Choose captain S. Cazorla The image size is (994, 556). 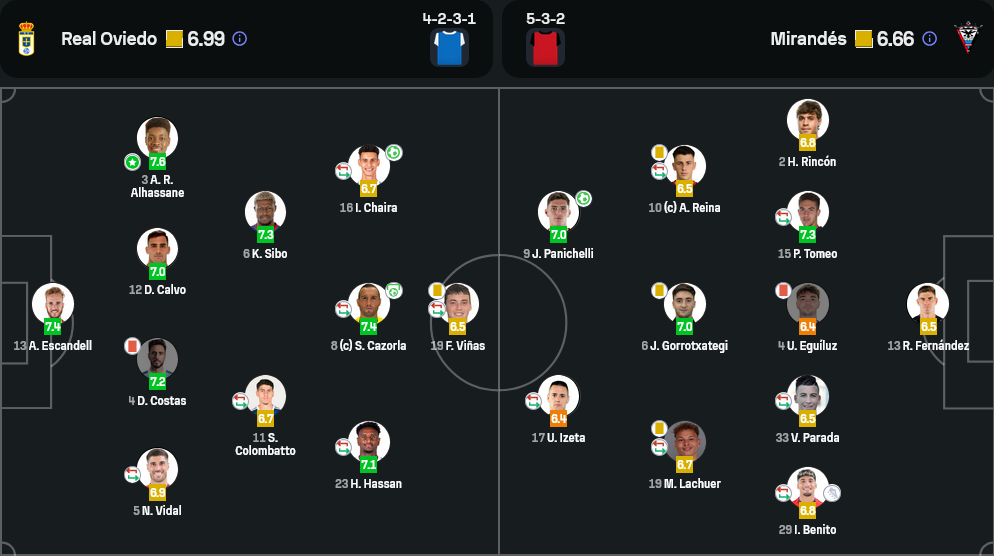(368, 305)
